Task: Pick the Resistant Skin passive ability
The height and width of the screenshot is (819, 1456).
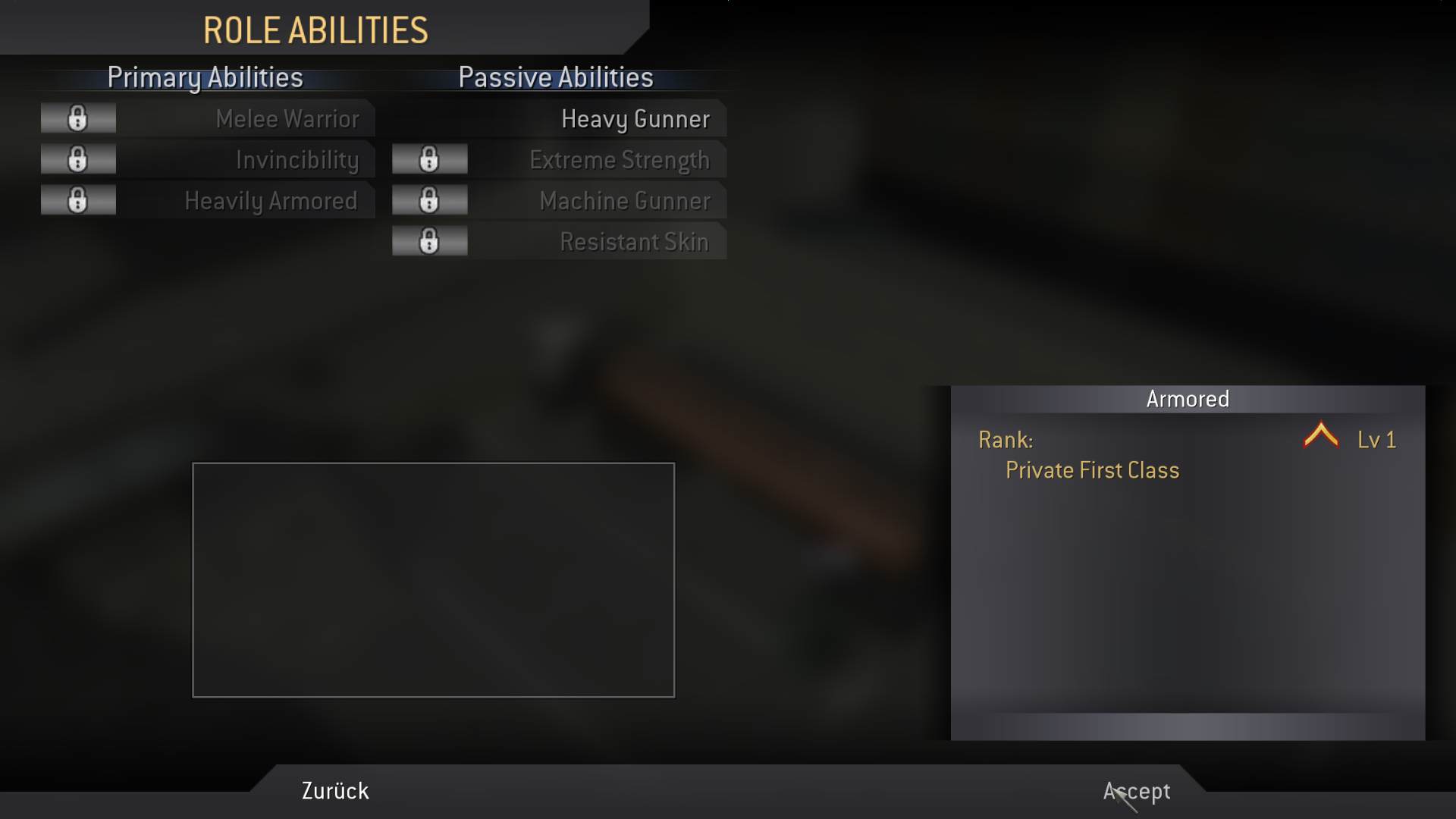Action: [x=633, y=242]
